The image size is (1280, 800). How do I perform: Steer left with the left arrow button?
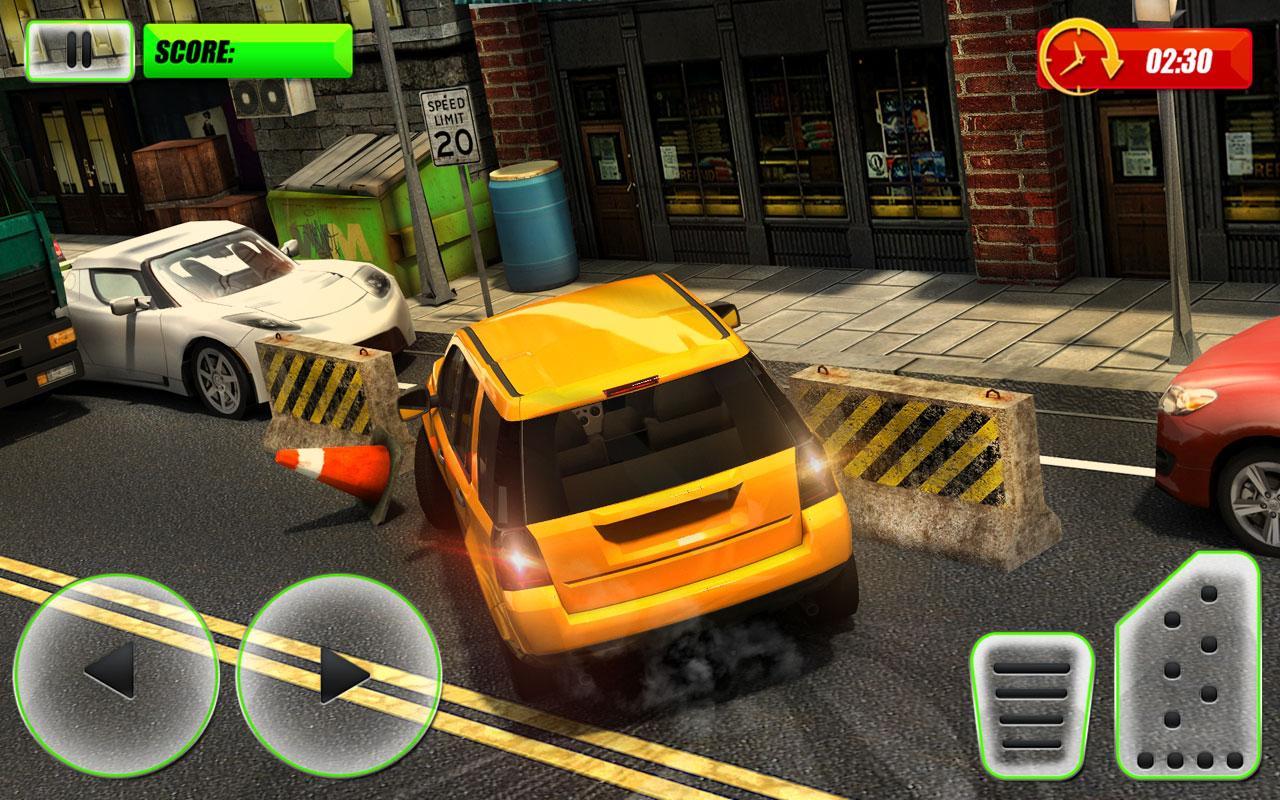pyautogui.click(x=115, y=675)
